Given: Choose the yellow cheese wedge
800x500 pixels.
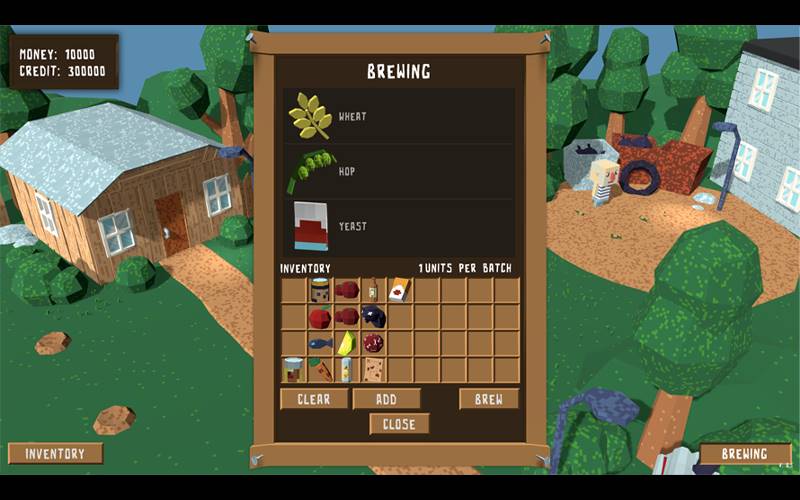Looking at the screenshot, I should coord(346,343).
